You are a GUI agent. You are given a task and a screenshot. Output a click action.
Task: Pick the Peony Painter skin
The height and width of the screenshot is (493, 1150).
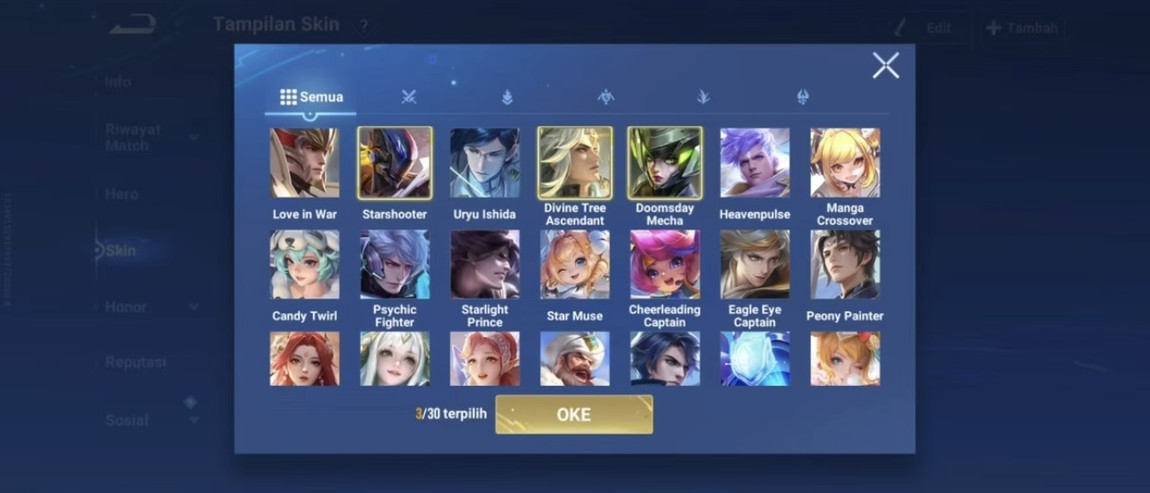tap(845, 265)
